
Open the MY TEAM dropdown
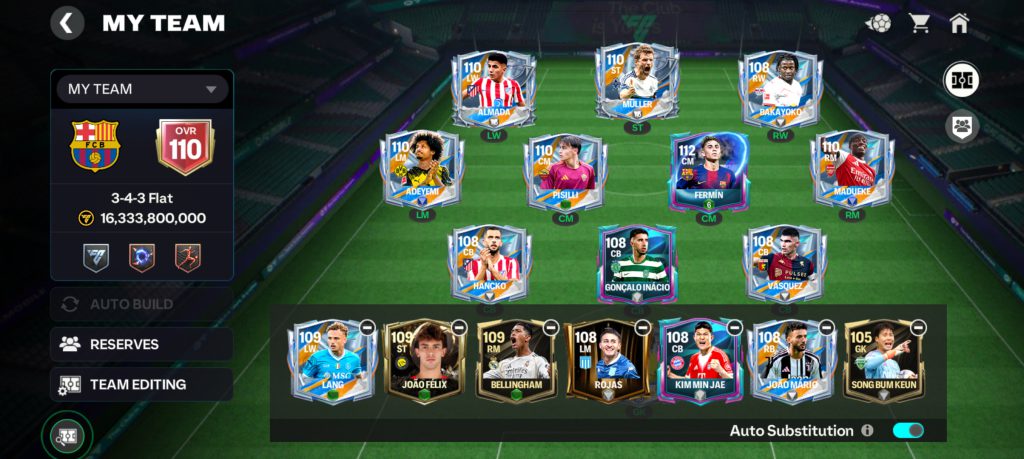(x=142, y=89)
